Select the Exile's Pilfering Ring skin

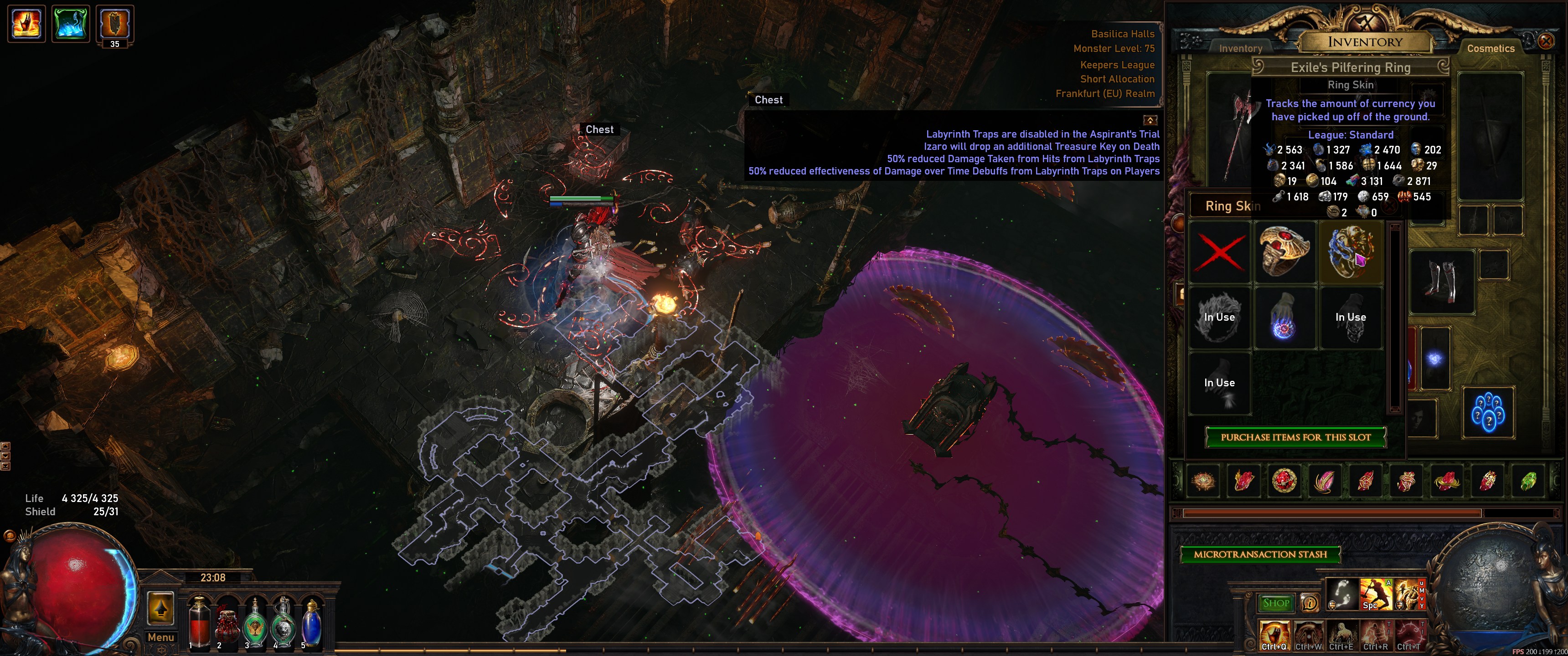click(x=1351, y=252)
